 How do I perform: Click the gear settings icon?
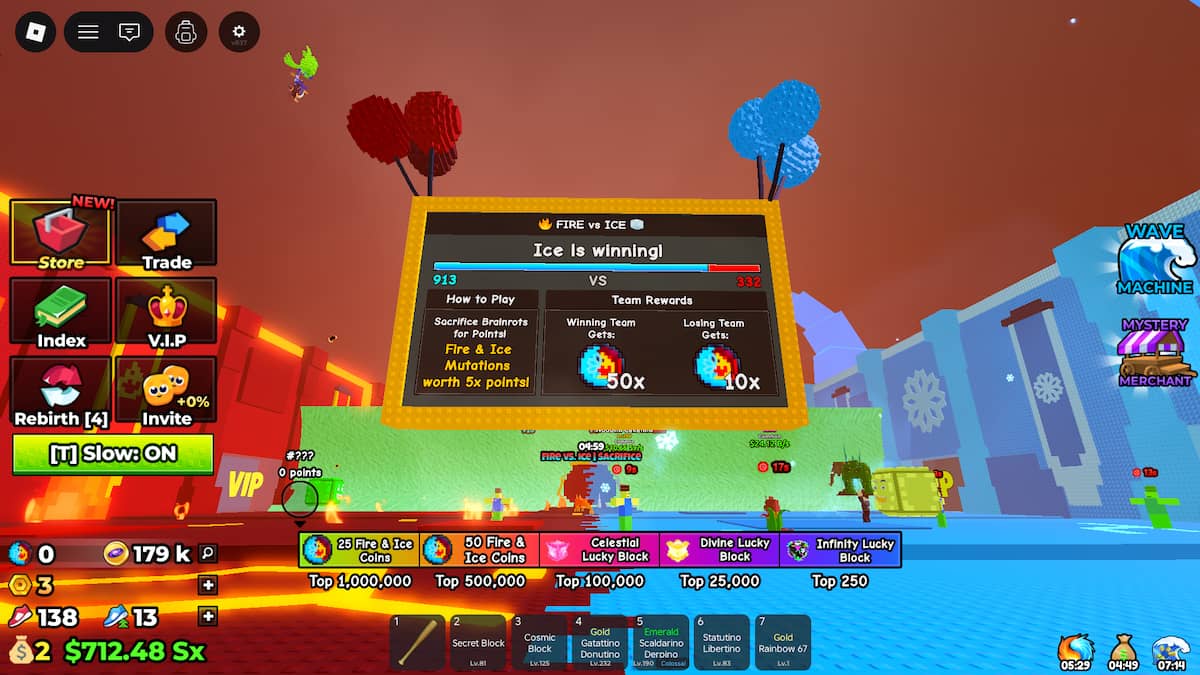click(239, 32)
